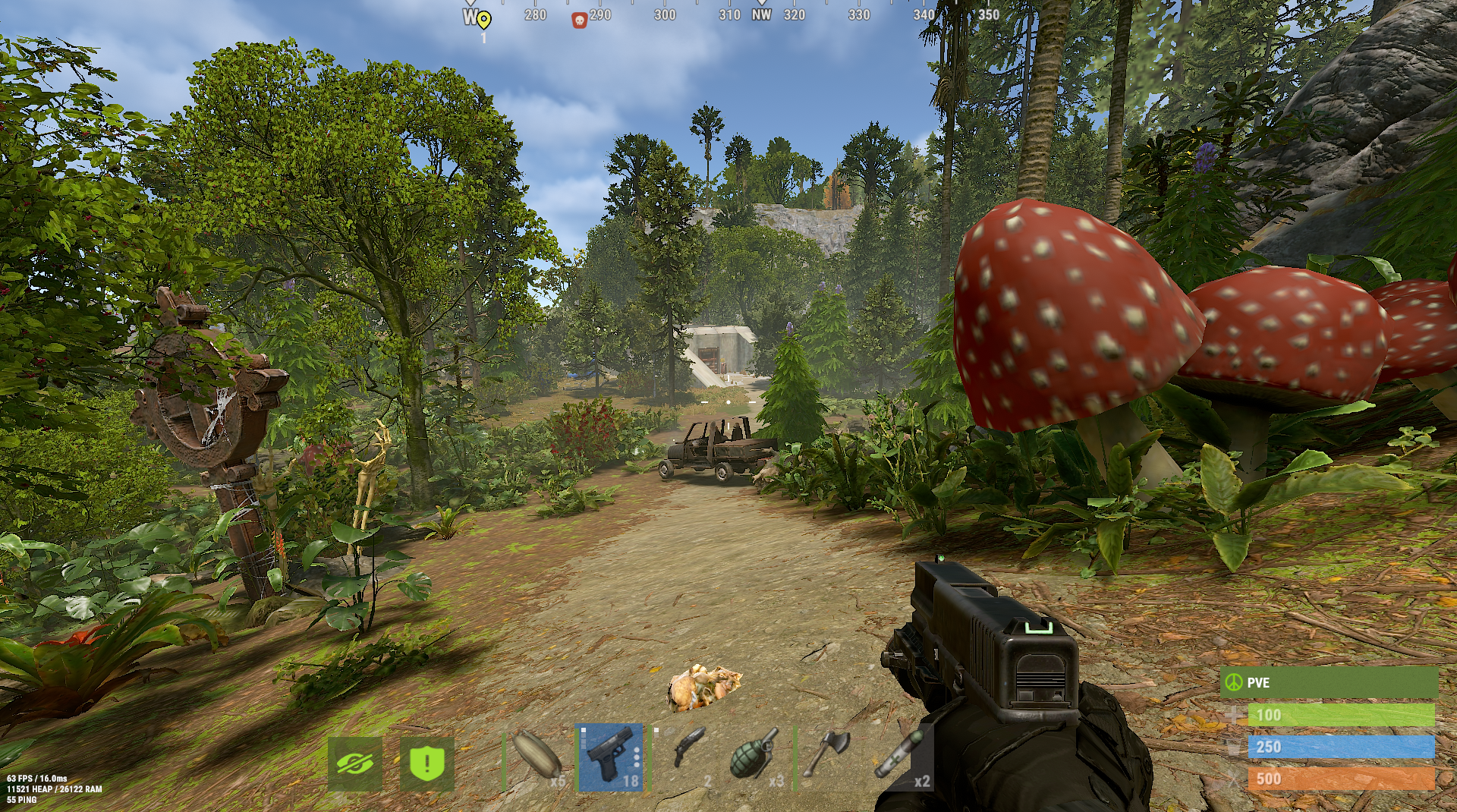Click the green shield alert icon
1457x812 pixels.
click(x=426, y=763)
